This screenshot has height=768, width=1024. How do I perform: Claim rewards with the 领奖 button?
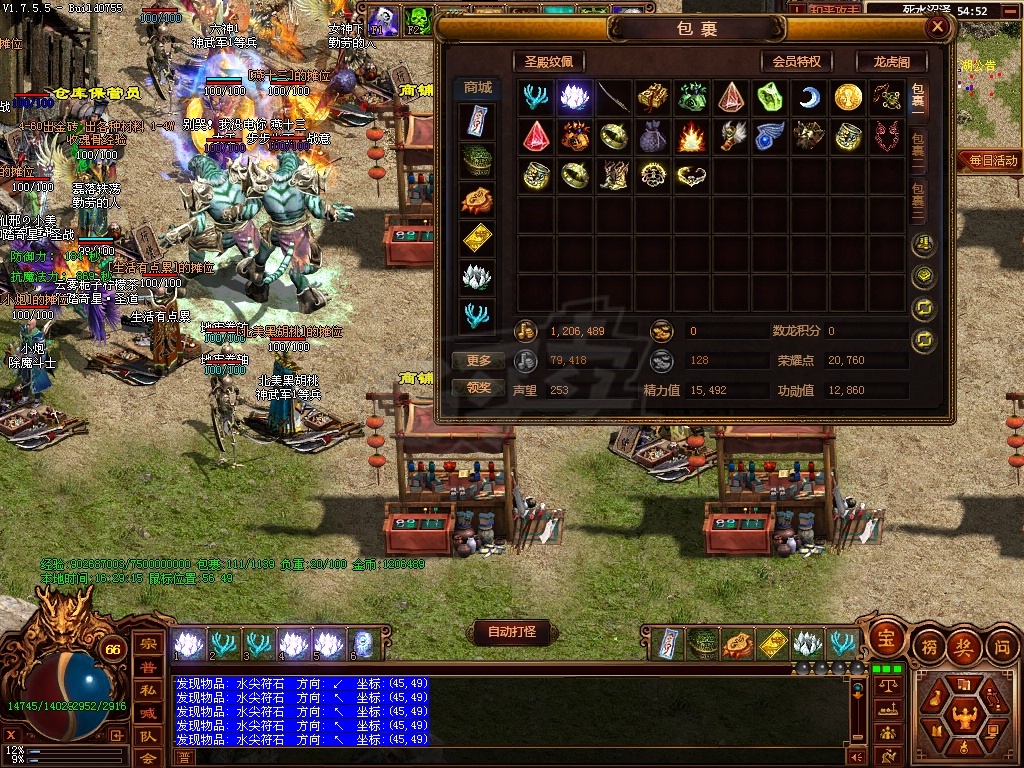tap(478, 387)
